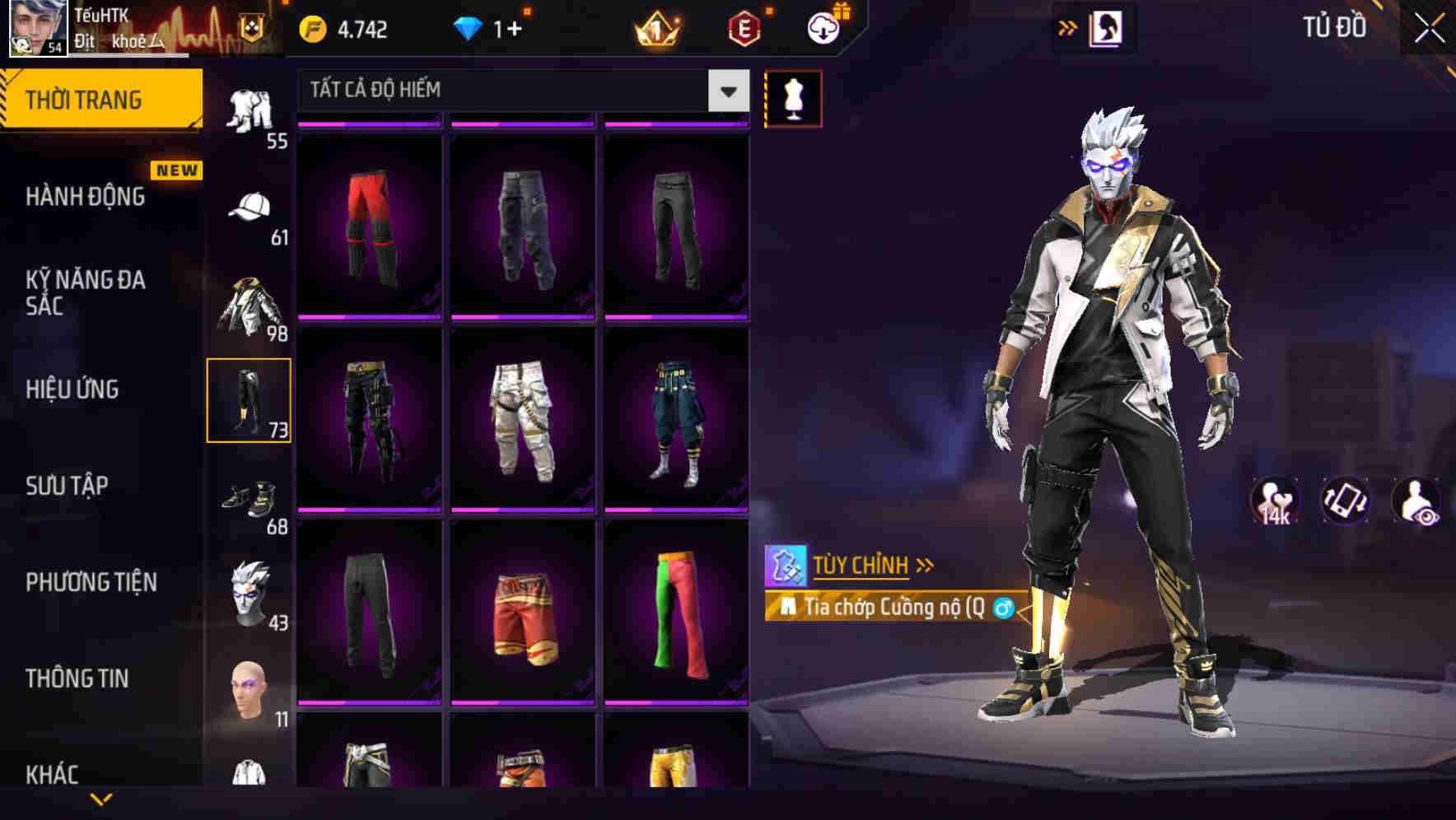The width and height of the screenshot is (1456, 820).
Task: Switch to the HÀNH ĐỘNG tab
Action: (x=84, y=196)
